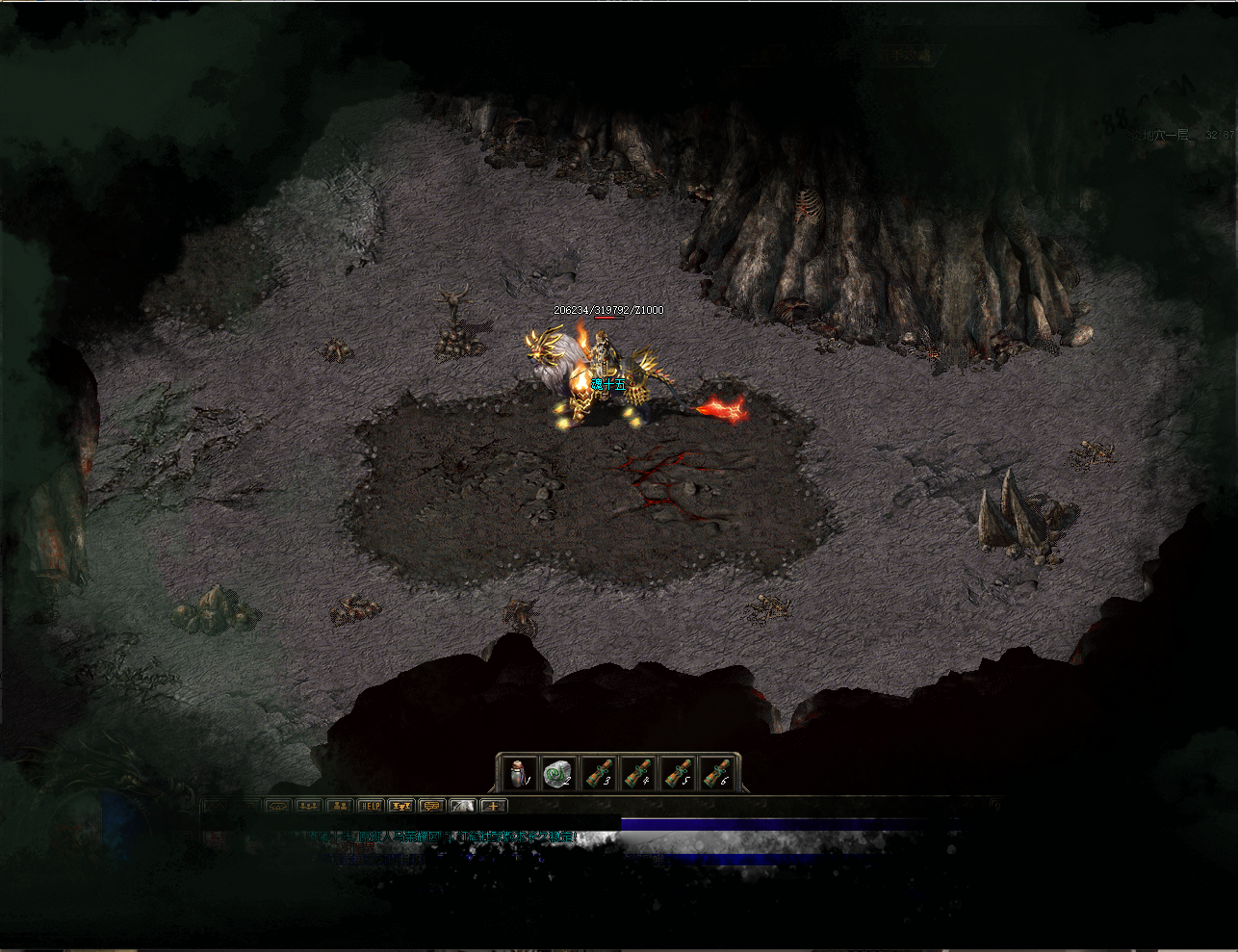Use the scroll in hotbar slot 3
Image resolution: width=1238 pixels, height=952 pixels.
pyautogui.click(x=598, y=773)
